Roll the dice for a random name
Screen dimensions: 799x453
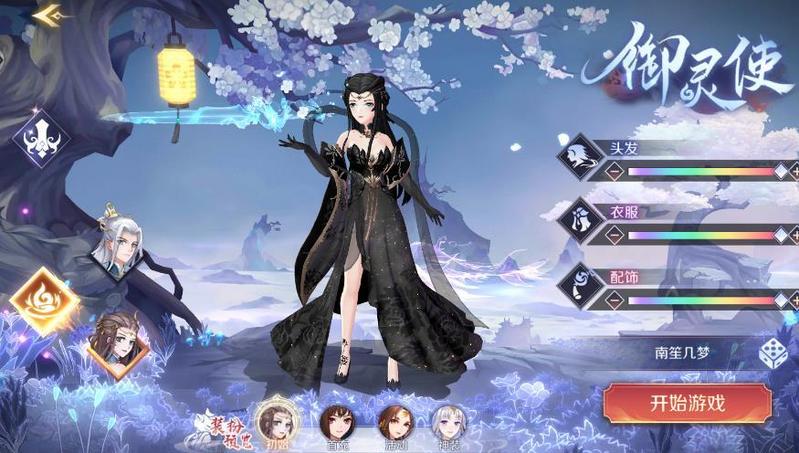770,353
